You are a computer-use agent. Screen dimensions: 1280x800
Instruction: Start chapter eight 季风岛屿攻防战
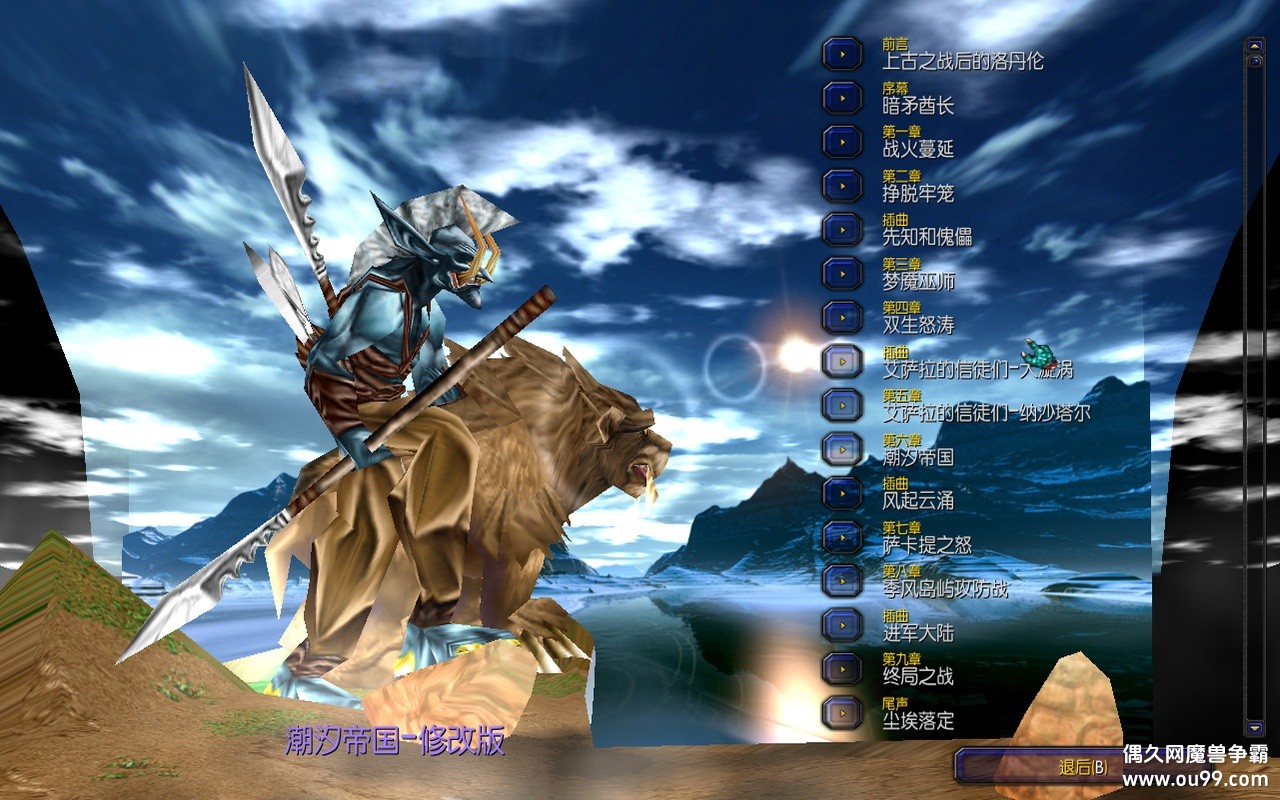(842, 581)
